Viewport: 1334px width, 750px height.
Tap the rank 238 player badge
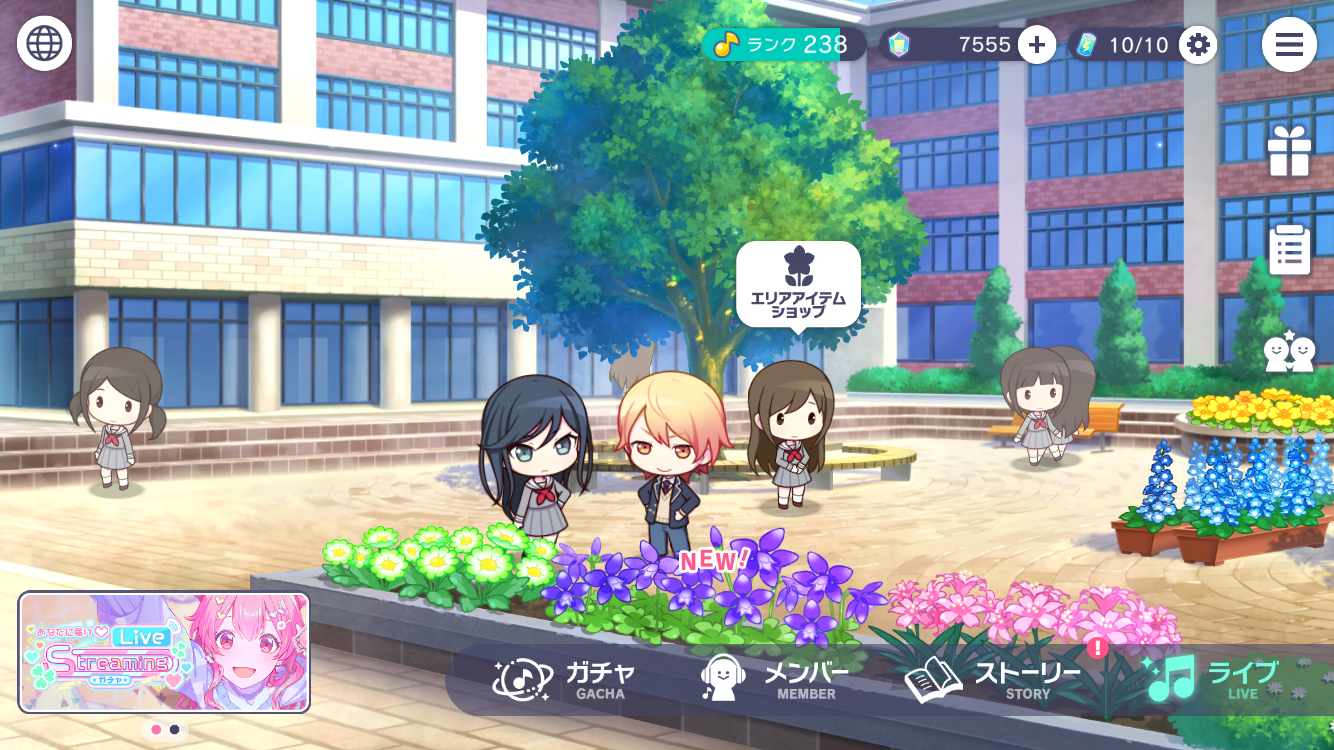(782, 44)
